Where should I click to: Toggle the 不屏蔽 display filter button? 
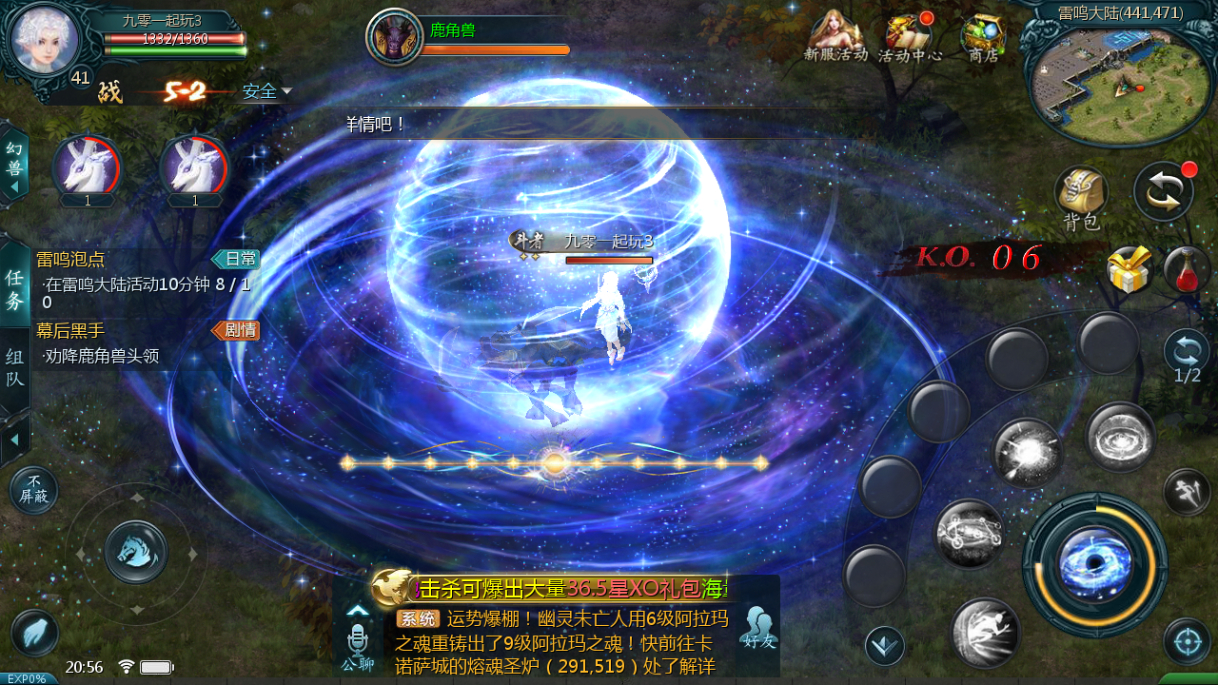[x=34, y=492]
